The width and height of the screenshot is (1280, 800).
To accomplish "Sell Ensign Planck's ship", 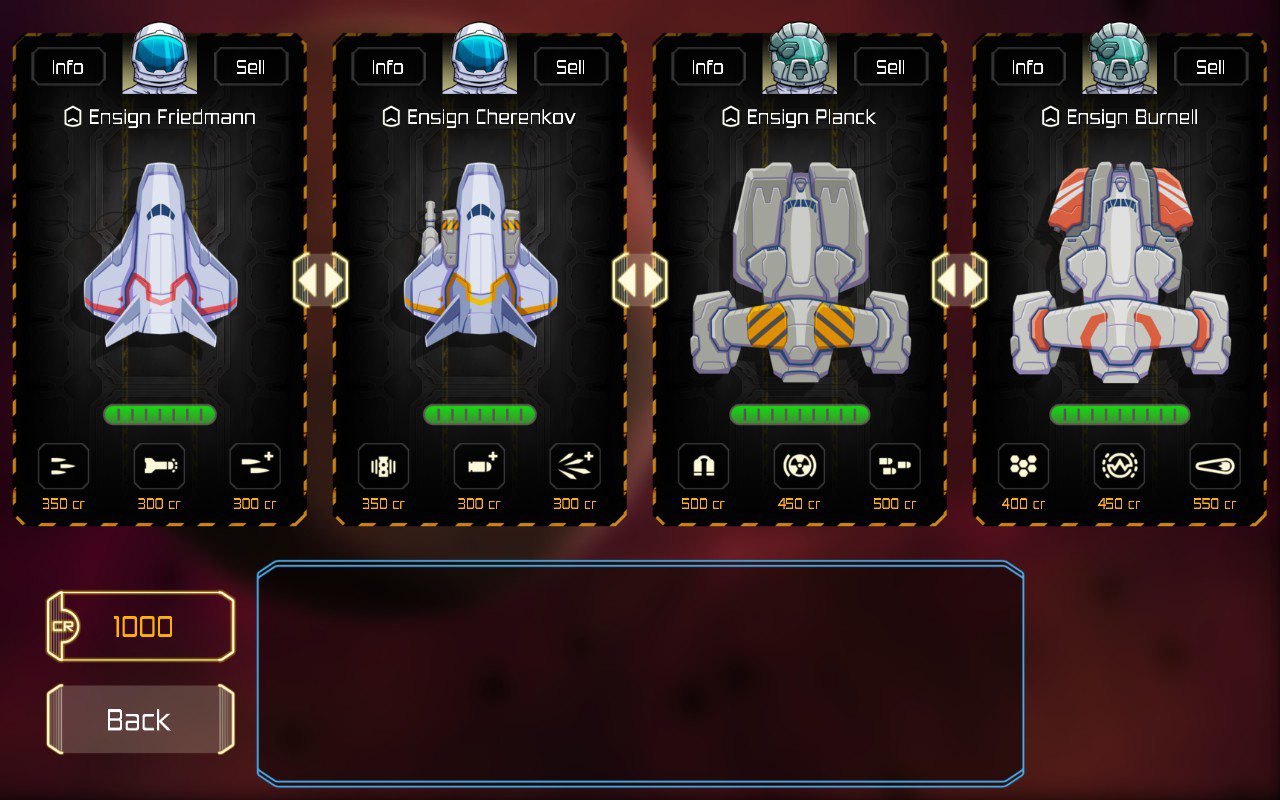I will point(890,67).
